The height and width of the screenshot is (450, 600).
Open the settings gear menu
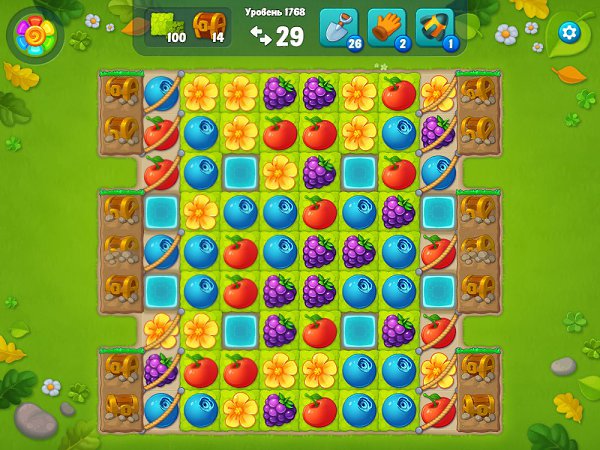(569, 31)
